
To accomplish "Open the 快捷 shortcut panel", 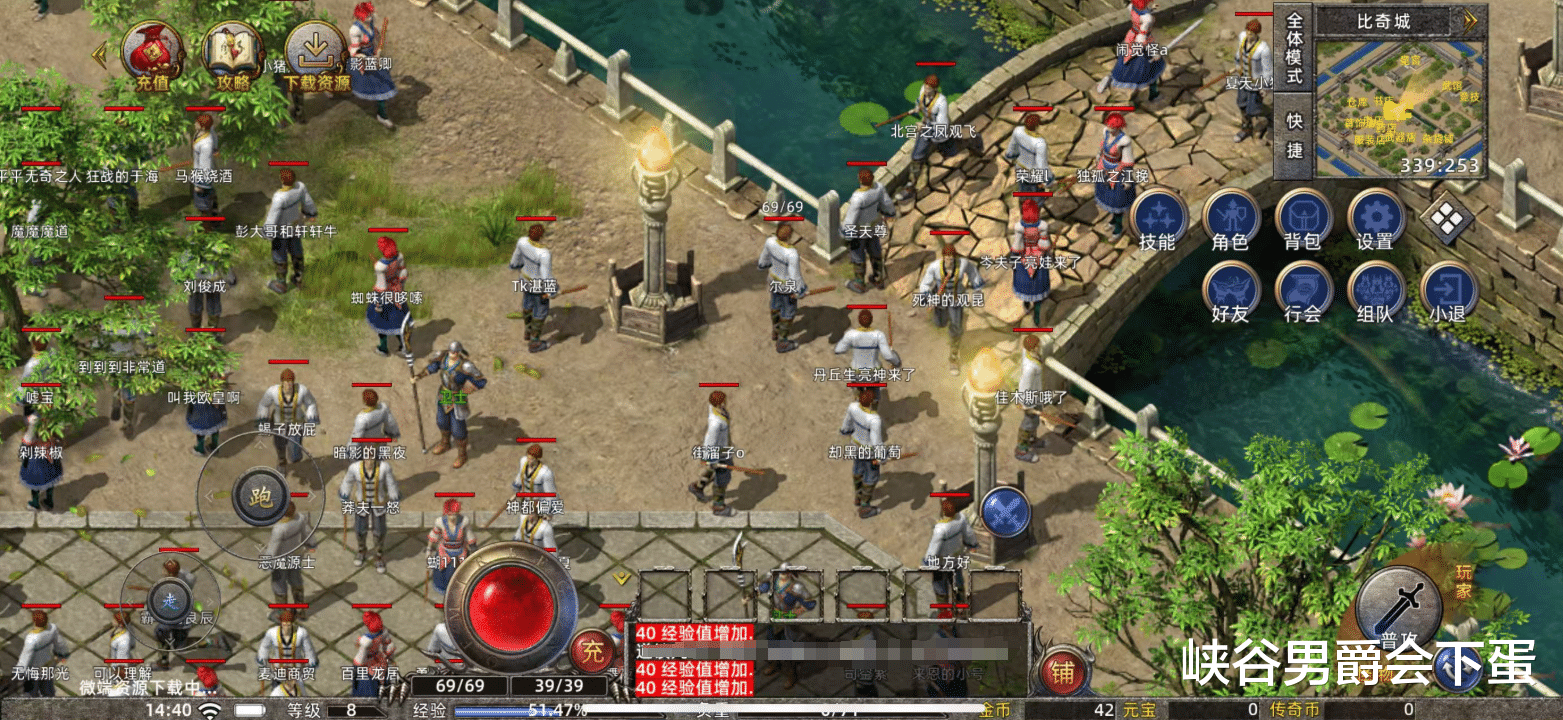I will point(1294,135).
